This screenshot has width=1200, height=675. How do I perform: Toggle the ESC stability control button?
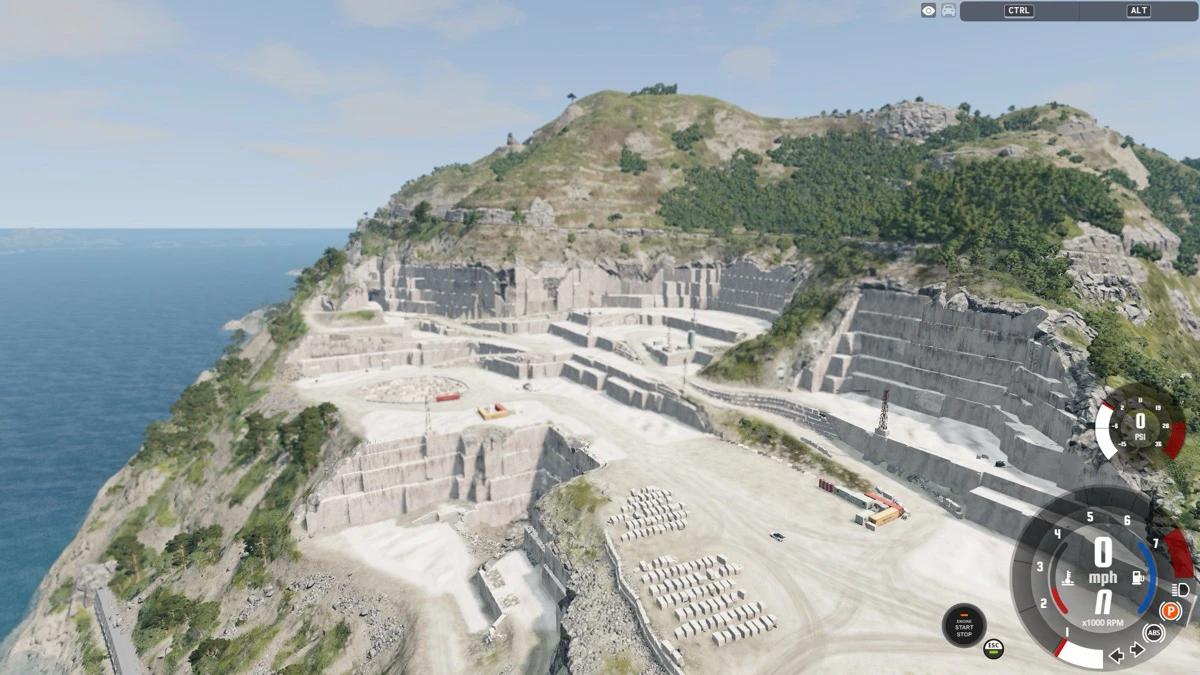tap(993, 648)
